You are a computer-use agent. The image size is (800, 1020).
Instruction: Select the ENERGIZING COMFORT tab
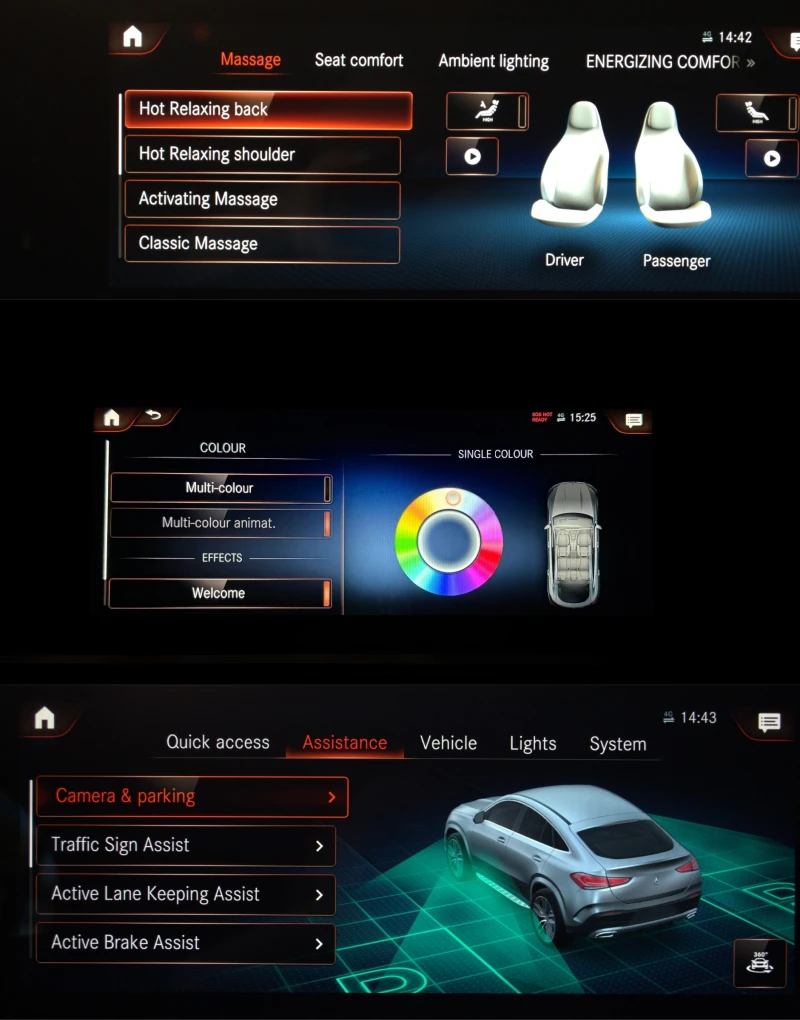pos(662,61)
